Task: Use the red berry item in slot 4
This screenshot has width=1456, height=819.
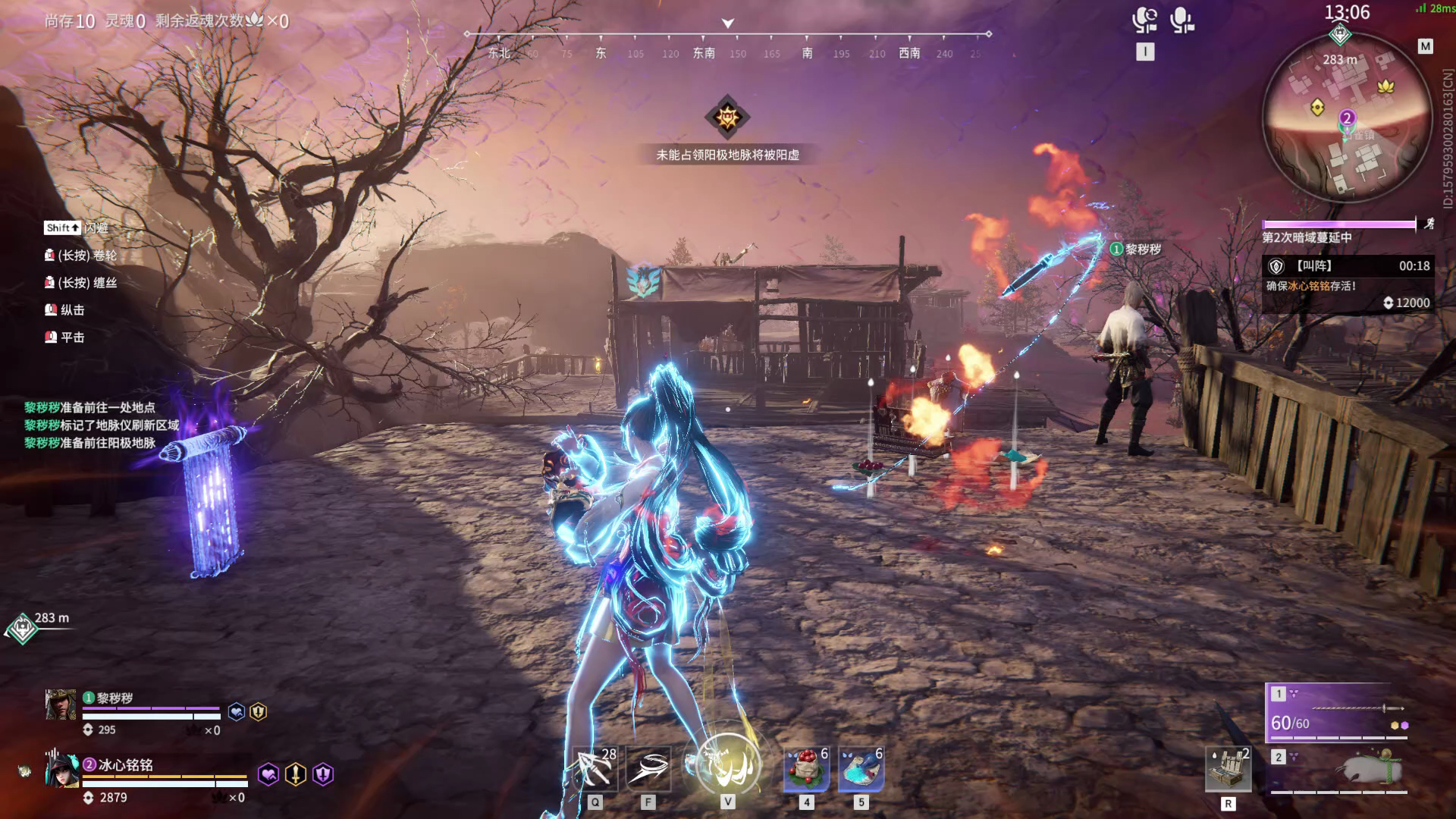Action: (806, 768)
